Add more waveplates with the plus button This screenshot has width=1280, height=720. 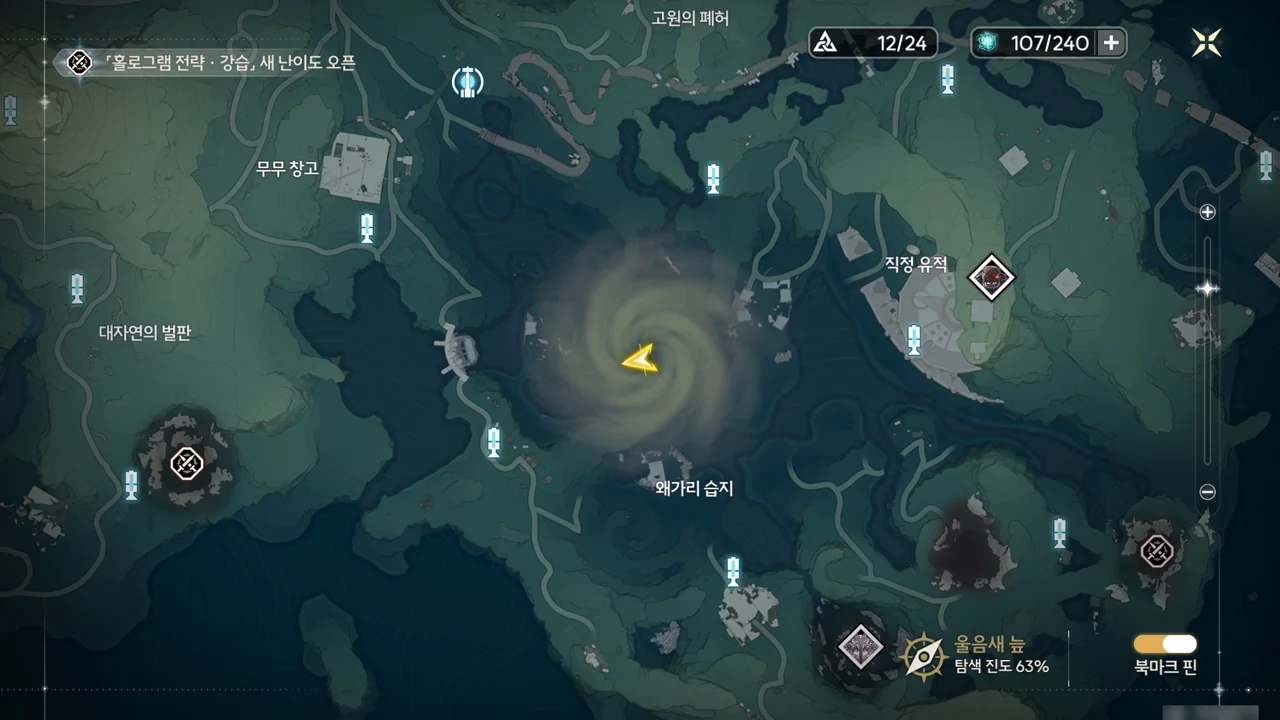(1111, 42)
